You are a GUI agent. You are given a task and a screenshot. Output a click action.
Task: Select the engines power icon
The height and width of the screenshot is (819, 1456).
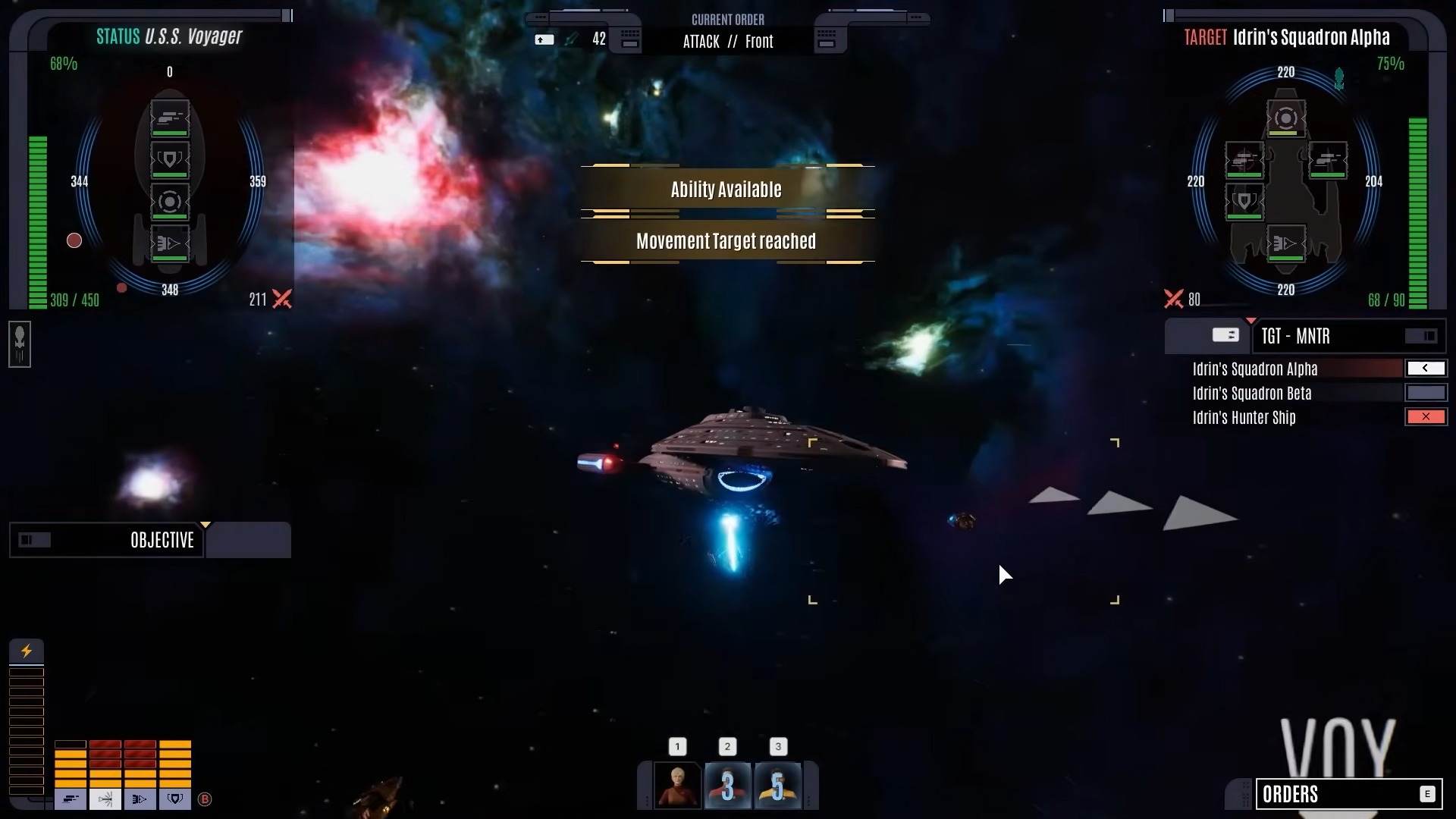(x=140, y=799)
